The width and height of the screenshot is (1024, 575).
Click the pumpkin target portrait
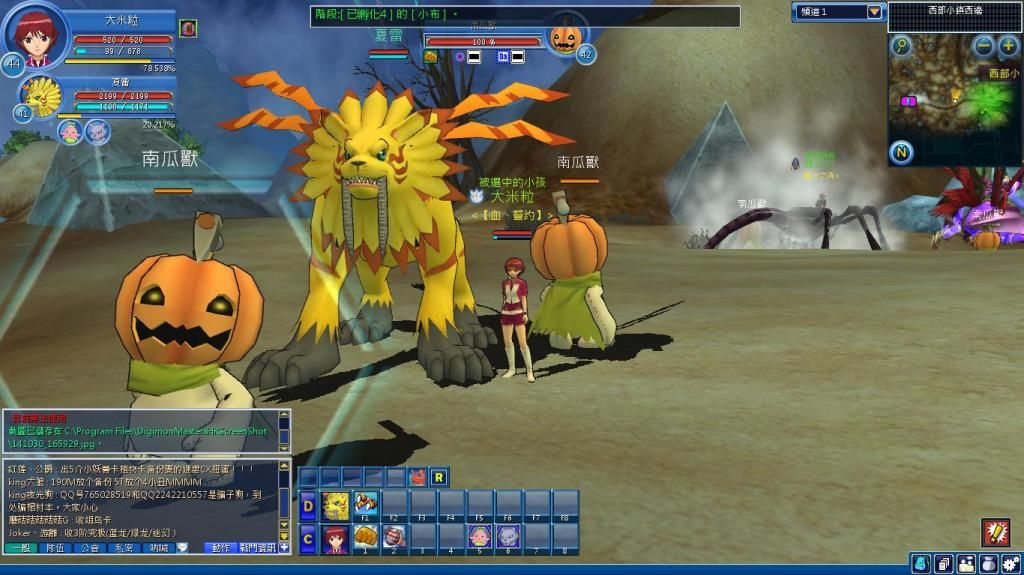(x=565, y=39)
